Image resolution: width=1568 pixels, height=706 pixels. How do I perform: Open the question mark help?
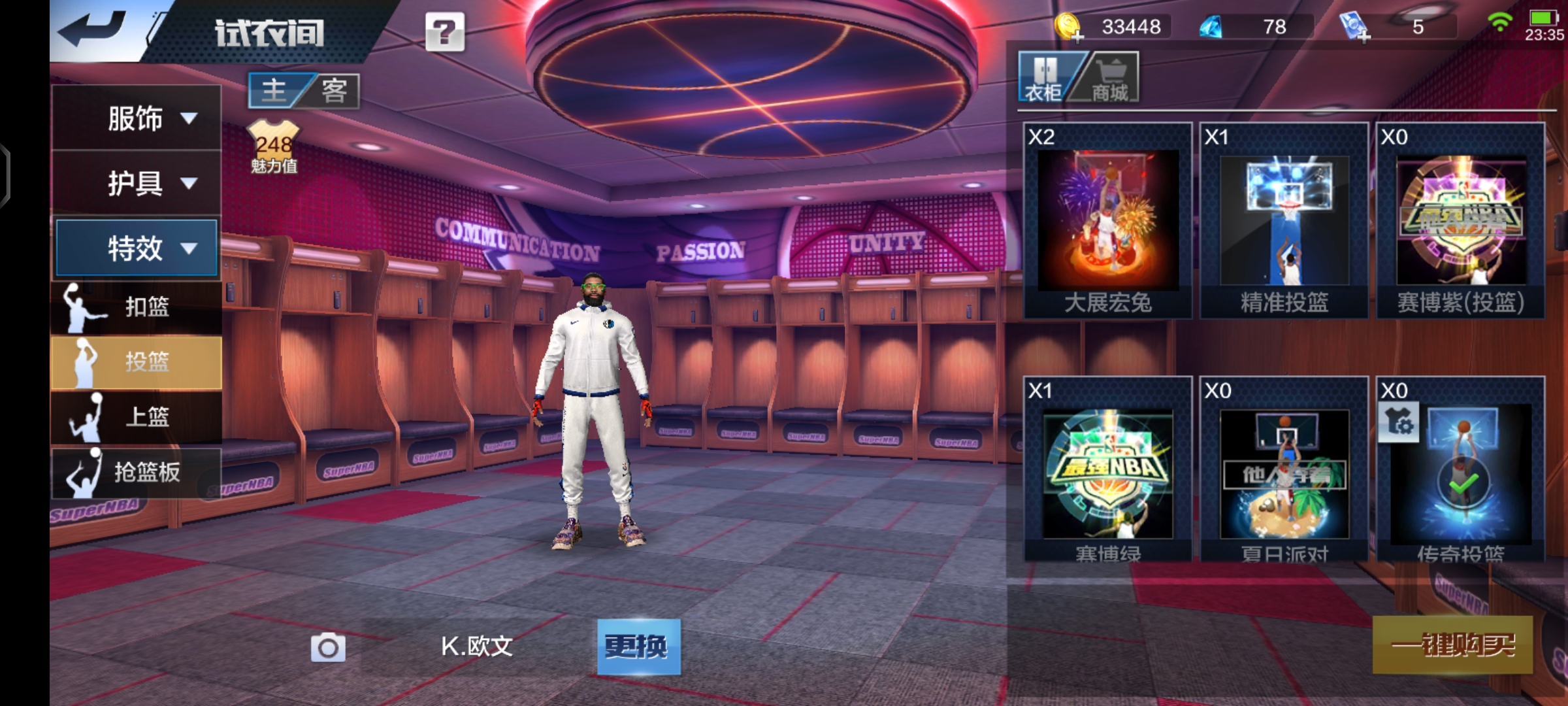[445, 32]
